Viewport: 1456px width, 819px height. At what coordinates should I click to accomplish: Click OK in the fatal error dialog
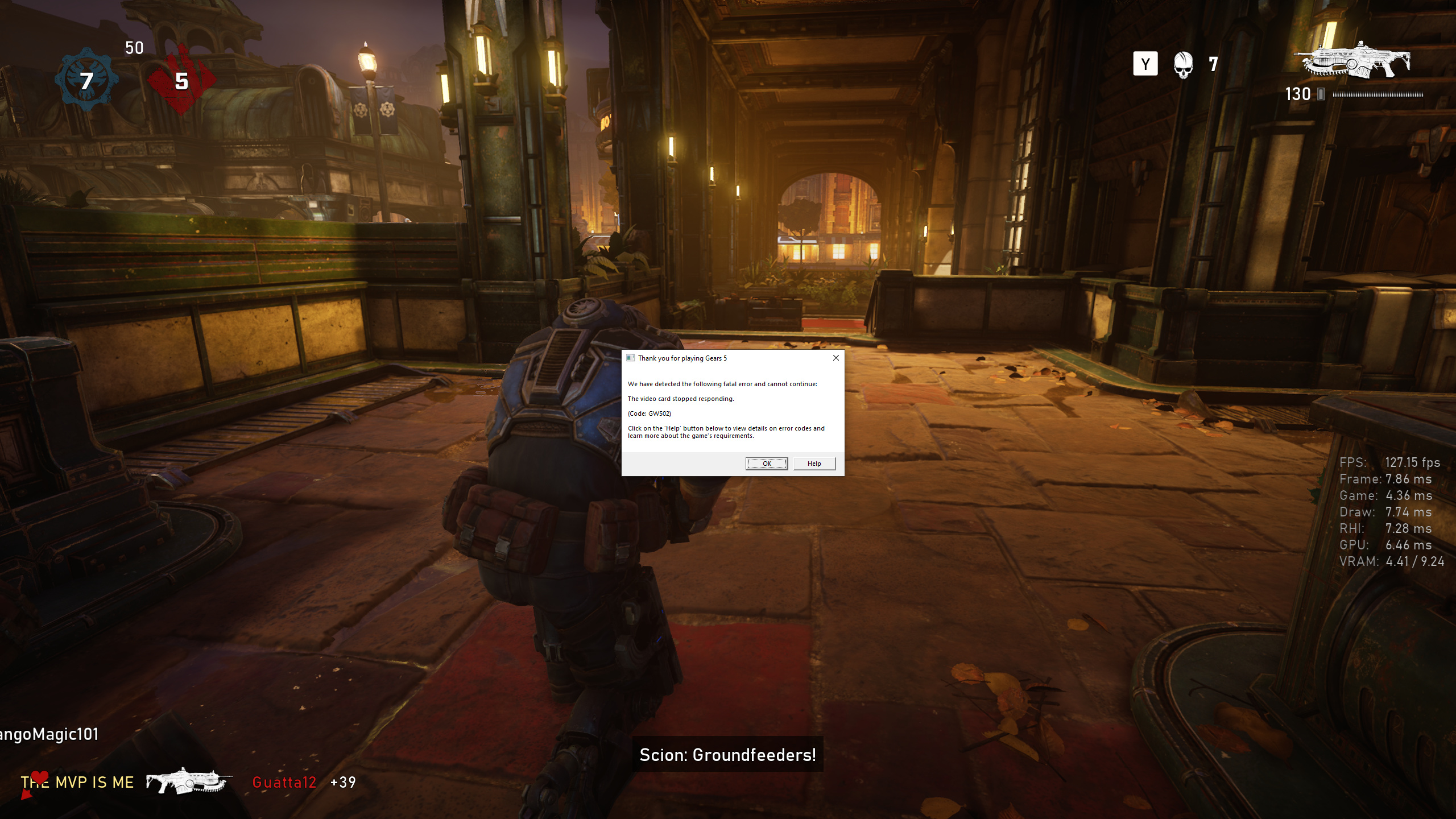tap(766, 464)
